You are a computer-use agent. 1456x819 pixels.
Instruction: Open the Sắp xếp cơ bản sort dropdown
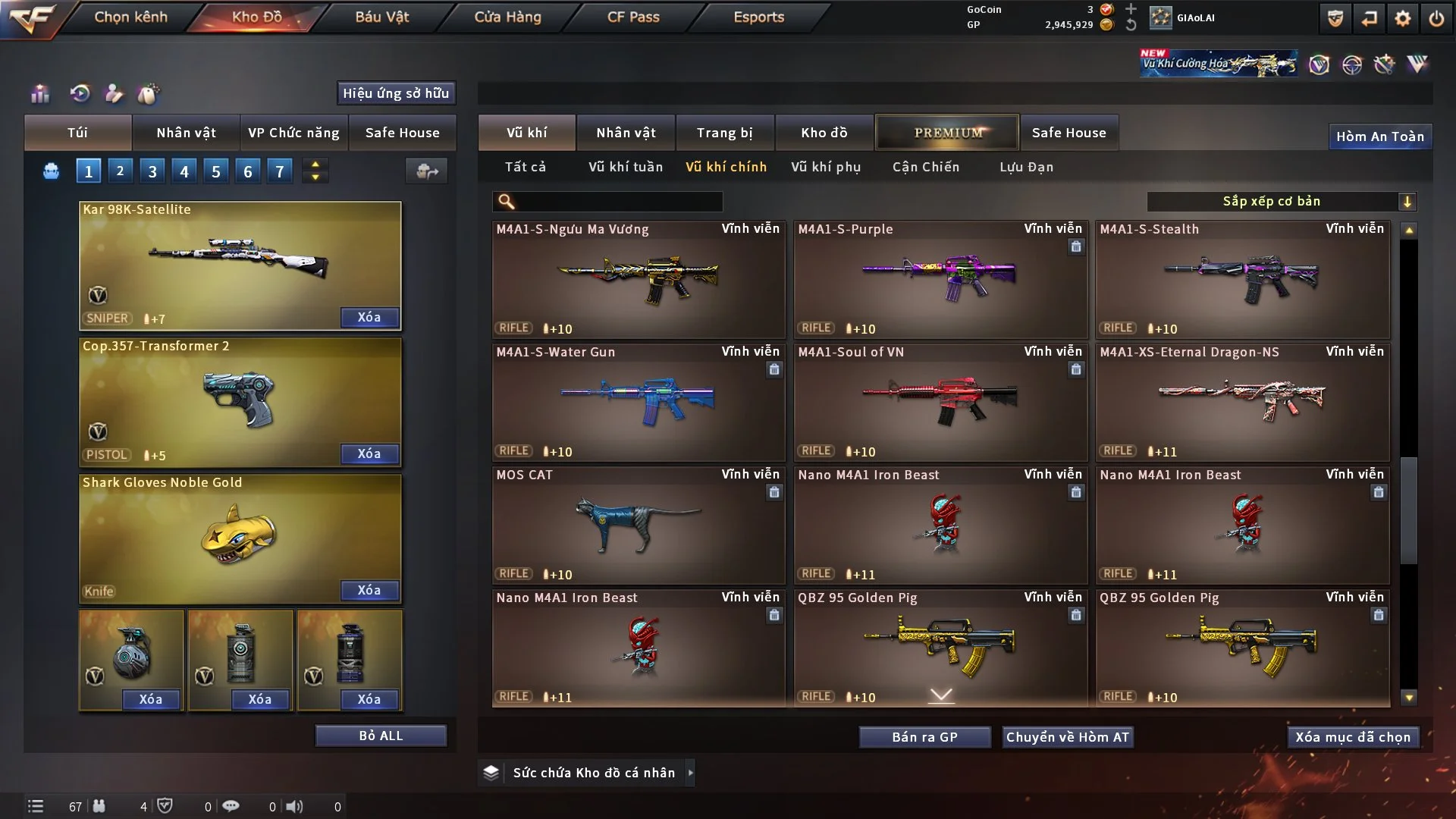click(x=1281, y=201)
